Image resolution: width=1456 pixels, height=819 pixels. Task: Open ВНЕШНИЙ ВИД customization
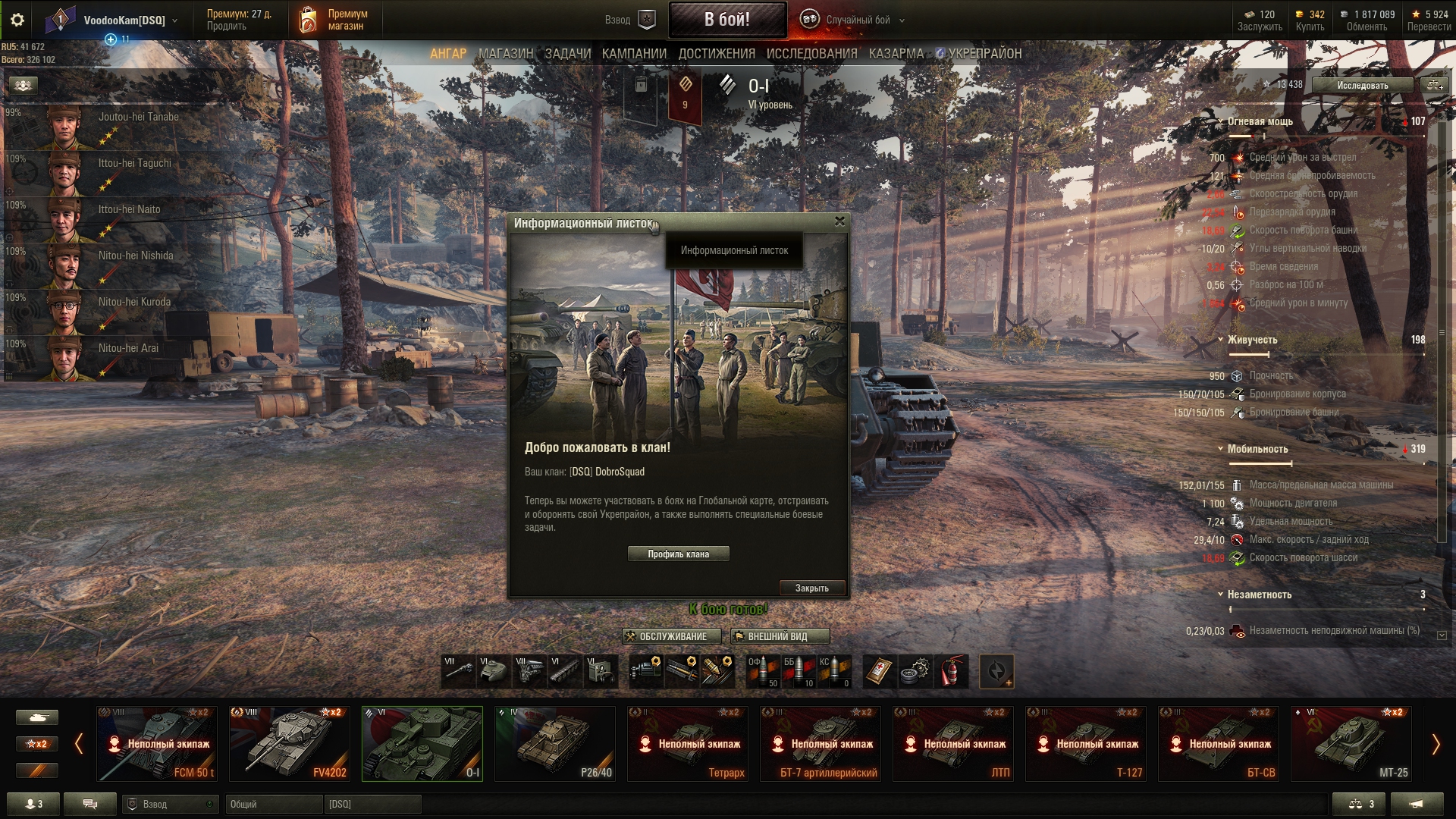coord(780,637)
